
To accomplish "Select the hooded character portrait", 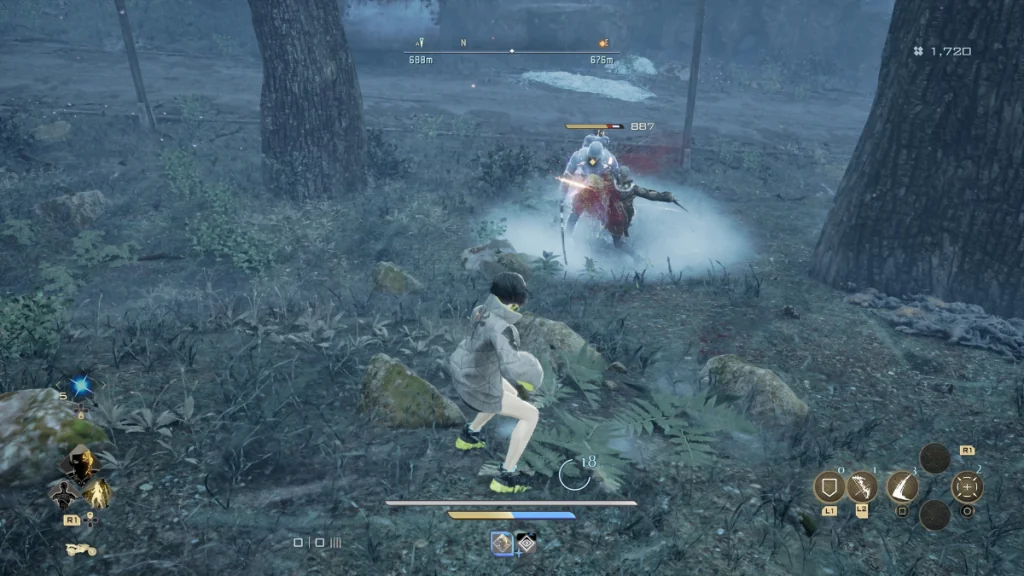I will [x=80, y=463].
